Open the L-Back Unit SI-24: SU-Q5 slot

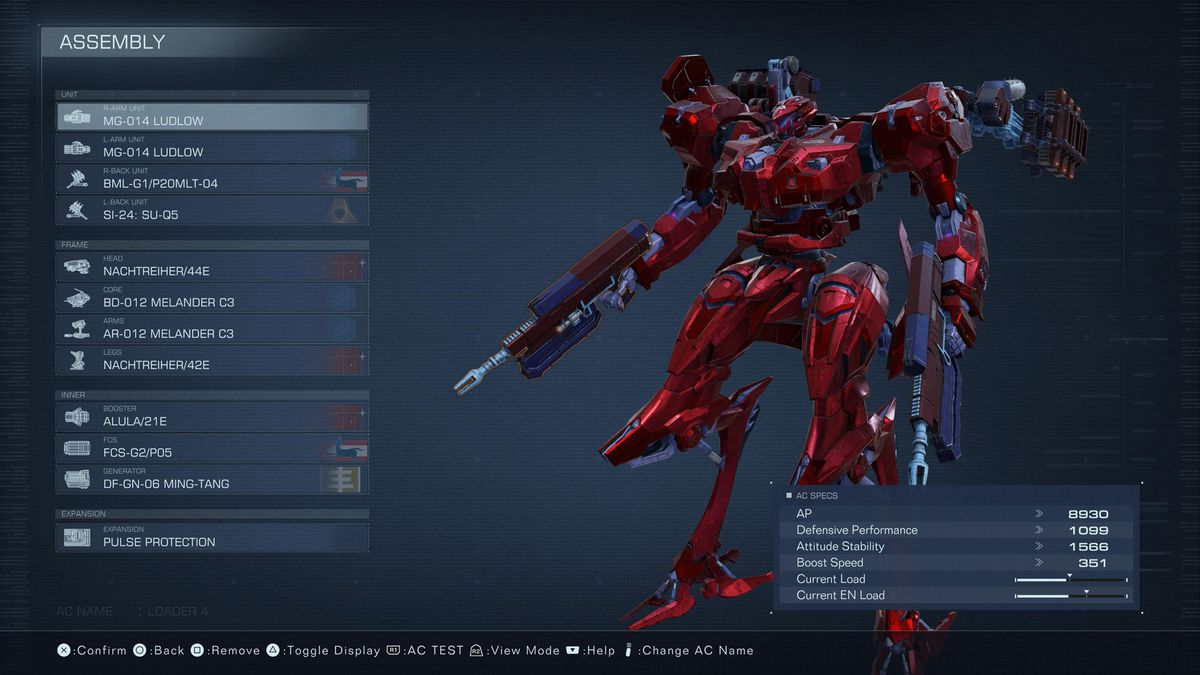coord(212,210)
